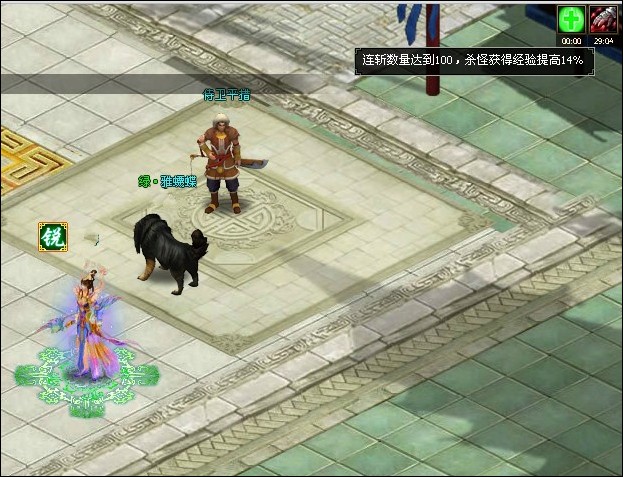This screenshot has height=477, width=624.
Task: Open the green 锐 status icon
Action: point(53,237)
